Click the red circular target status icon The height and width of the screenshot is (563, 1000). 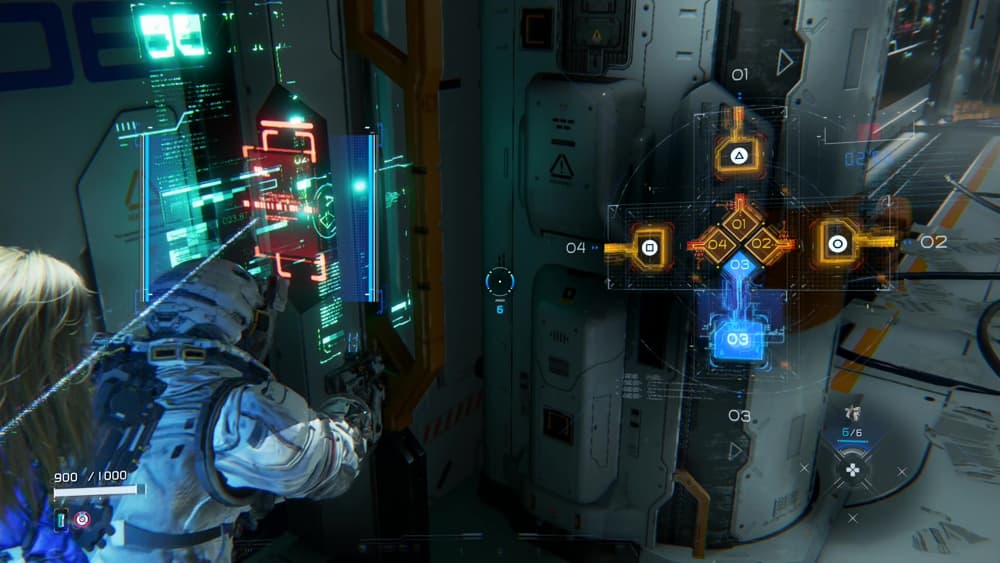[x=81, y=520]
